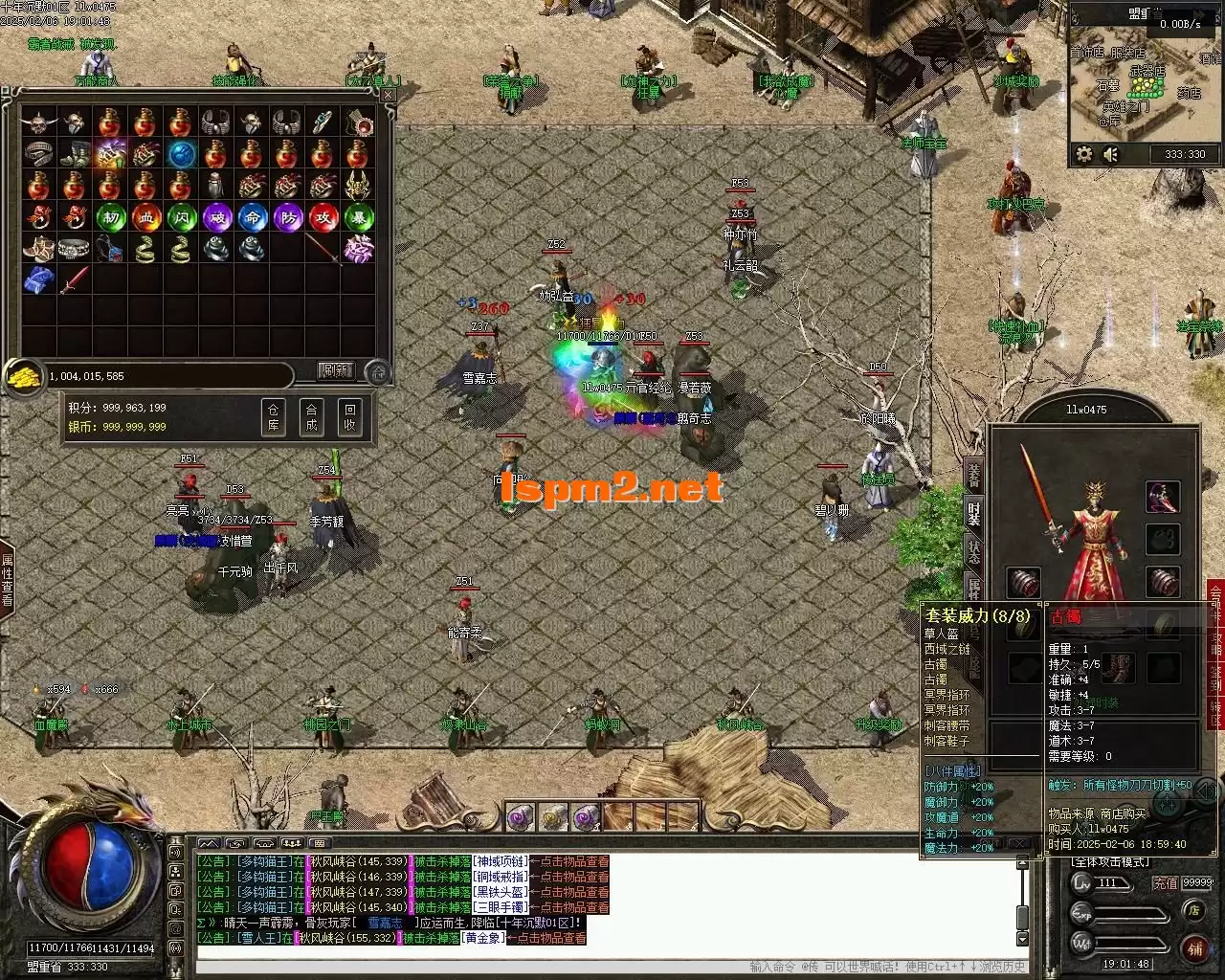
Task: Pick the glowing blue orb item
Action: (x=181, y=154)
